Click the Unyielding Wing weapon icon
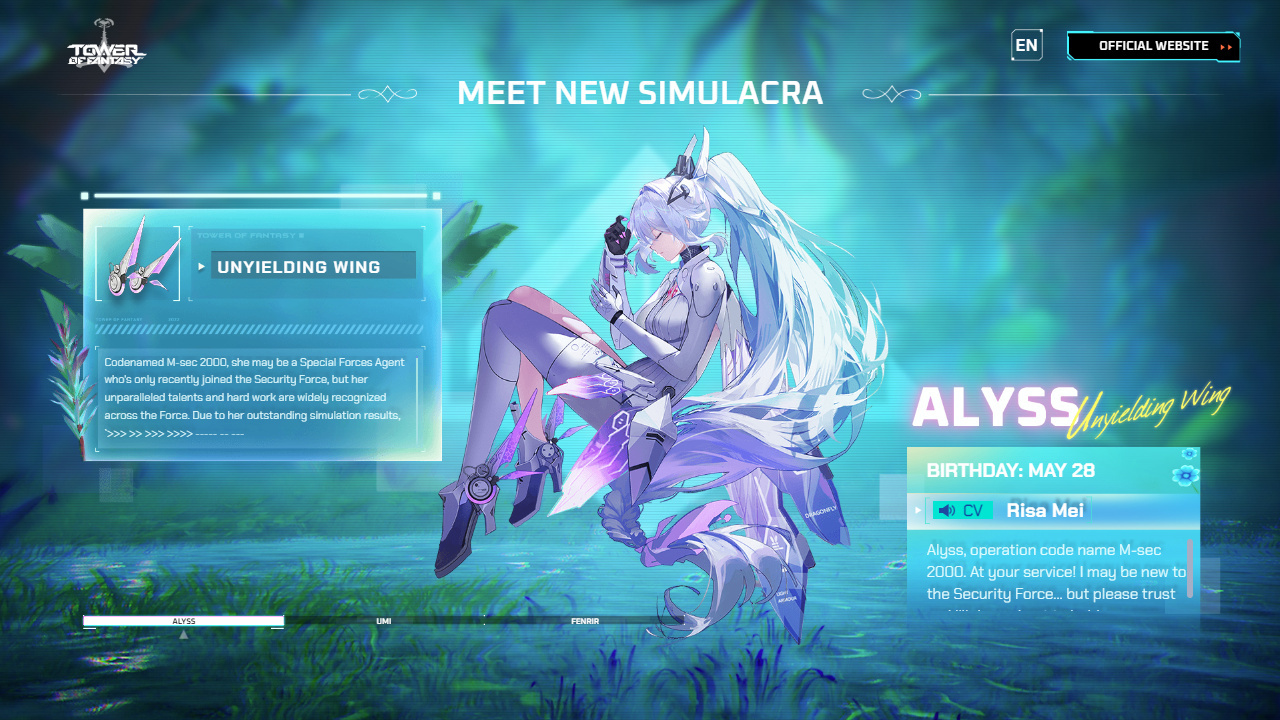Screen dimensions: 1280x720 [138, 263]
